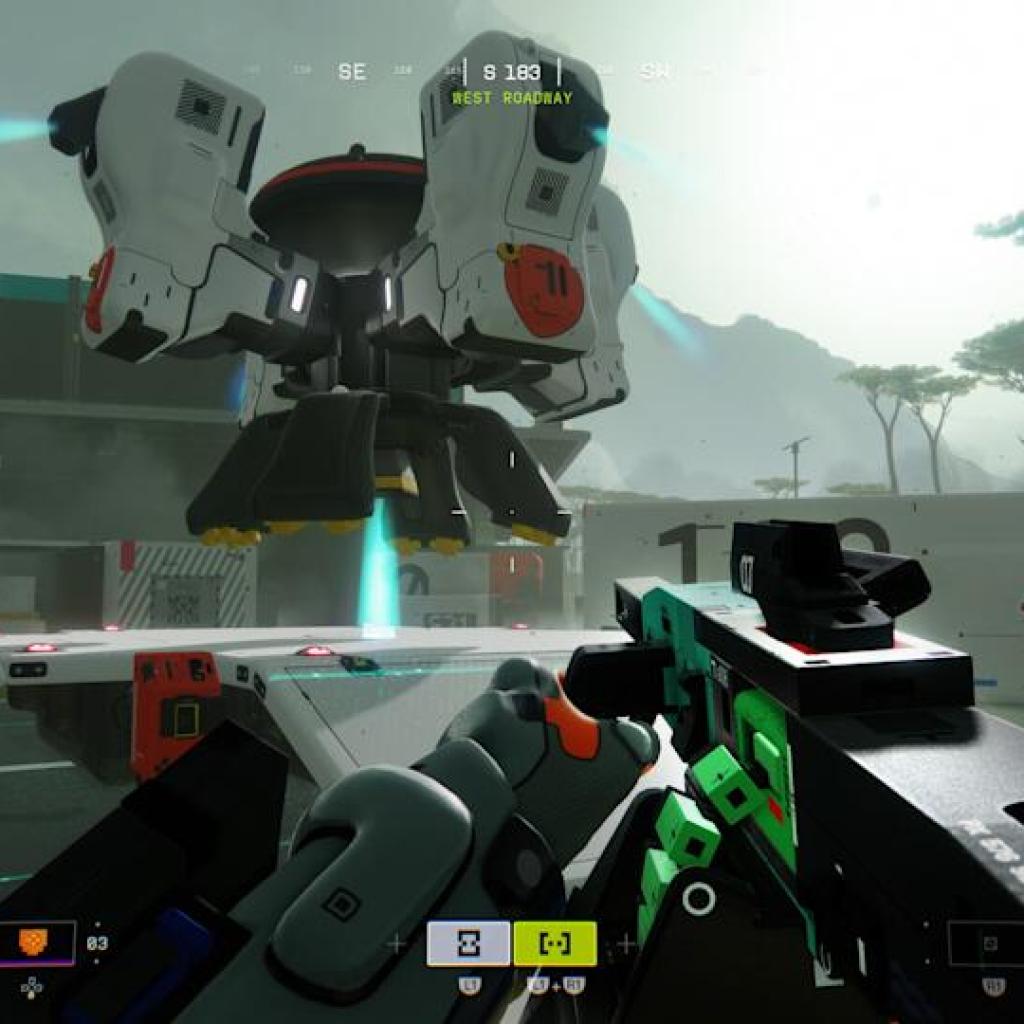Viewport: 1024px width, 1024px height.
Task: Select the orange shield item slot
Action: point(37,943)
